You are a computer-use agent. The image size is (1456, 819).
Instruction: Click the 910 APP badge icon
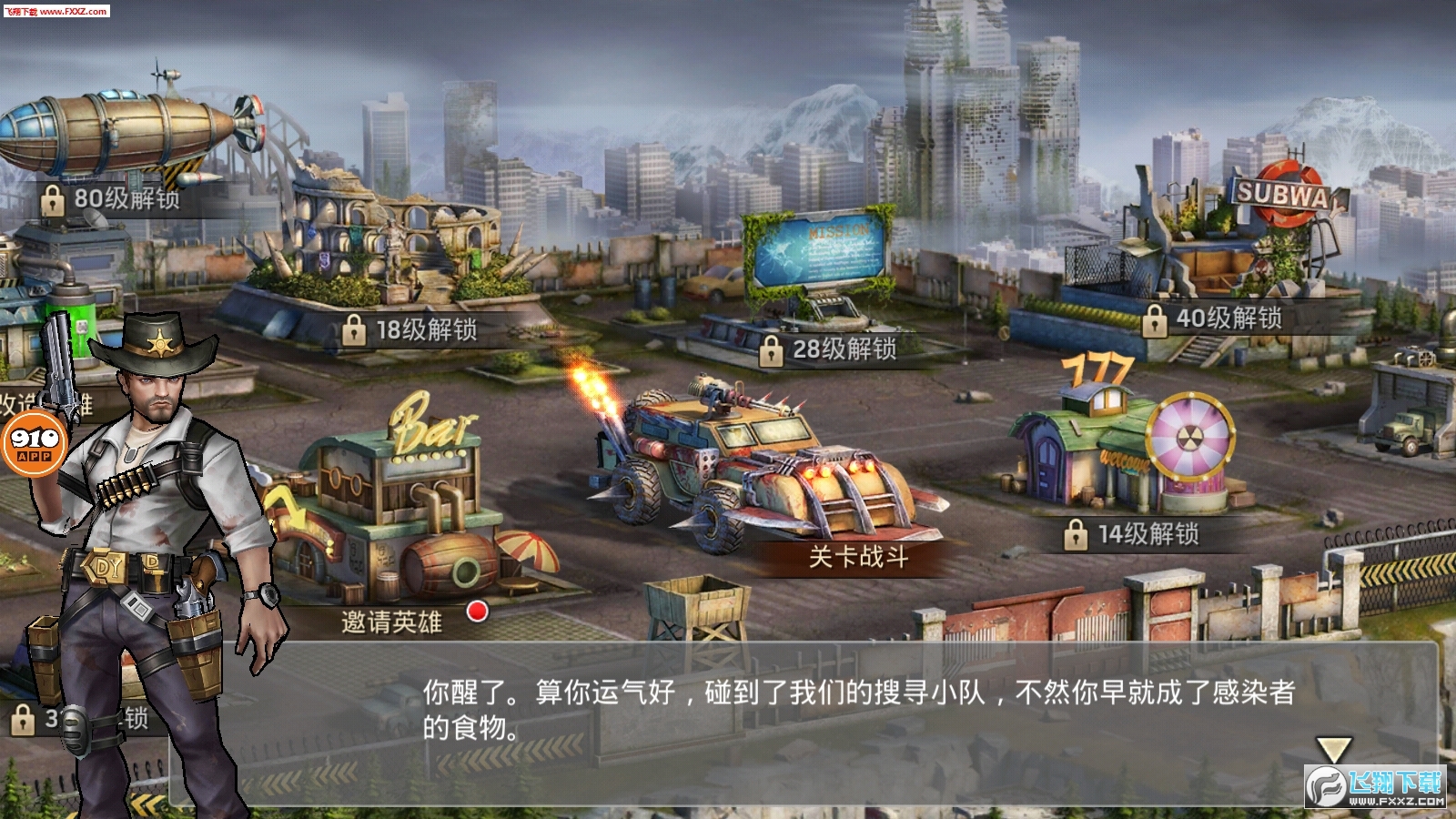point(36,446)
